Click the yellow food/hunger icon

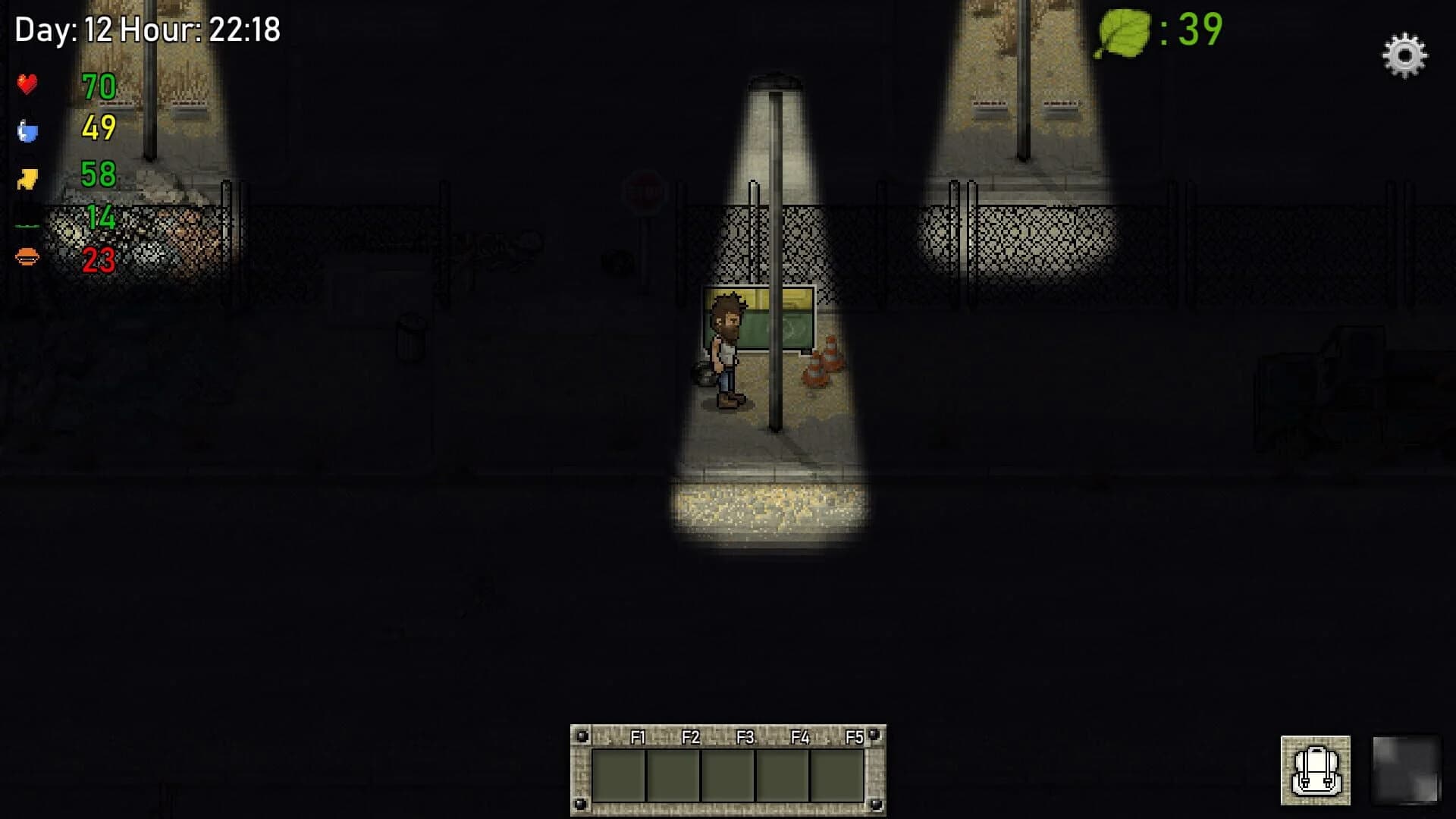tap(28, 176)
